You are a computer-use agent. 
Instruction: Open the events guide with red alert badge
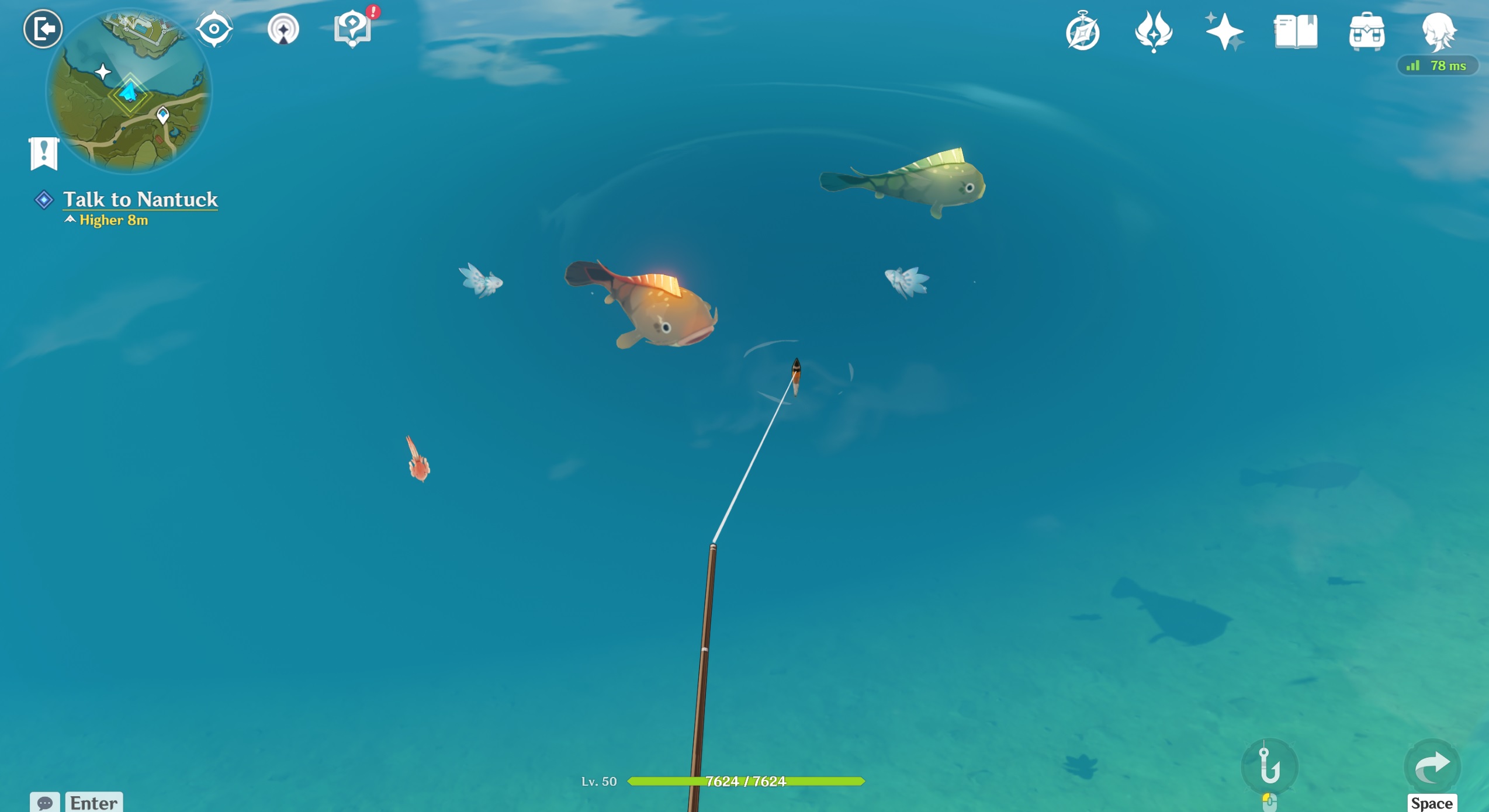[352, 27]
